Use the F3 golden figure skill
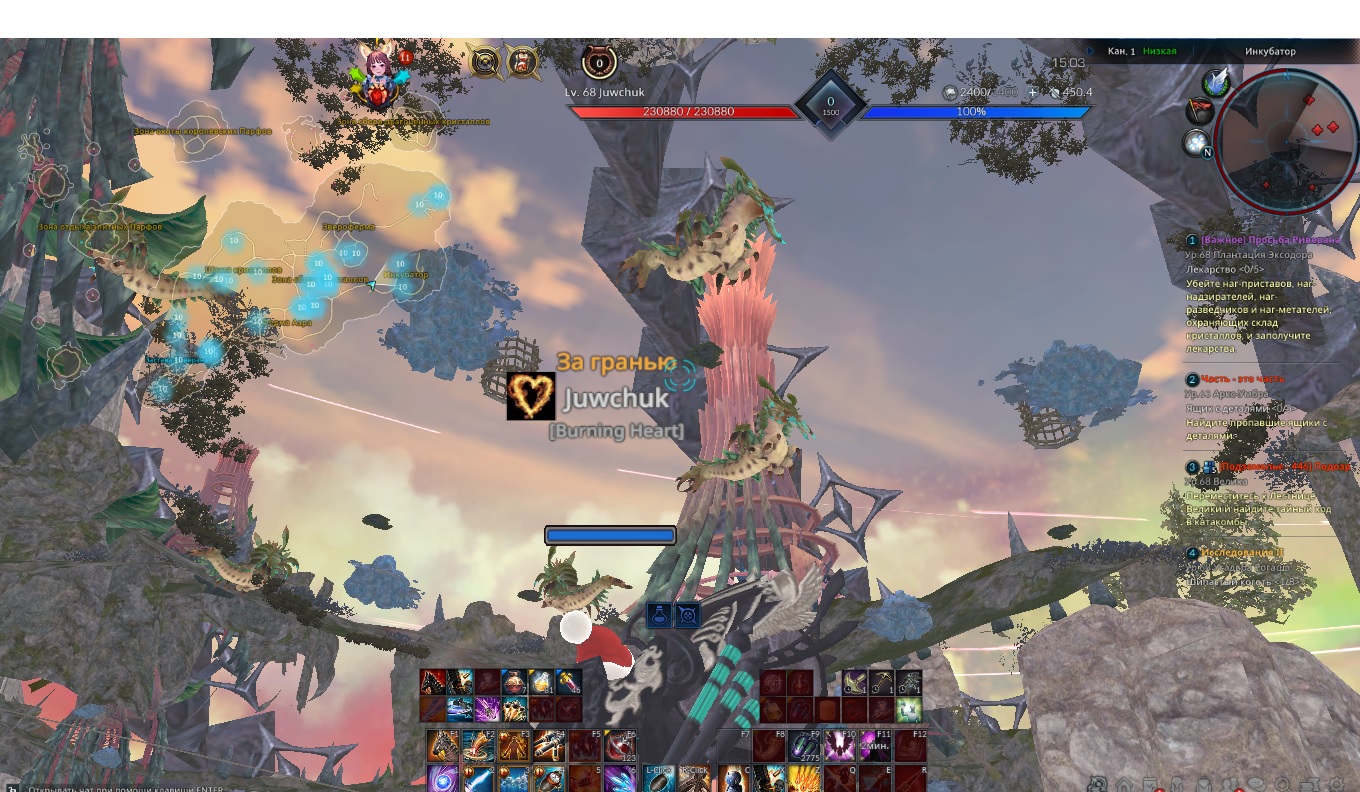Screen dimensions: 1360x792 [x=514, y=745]
